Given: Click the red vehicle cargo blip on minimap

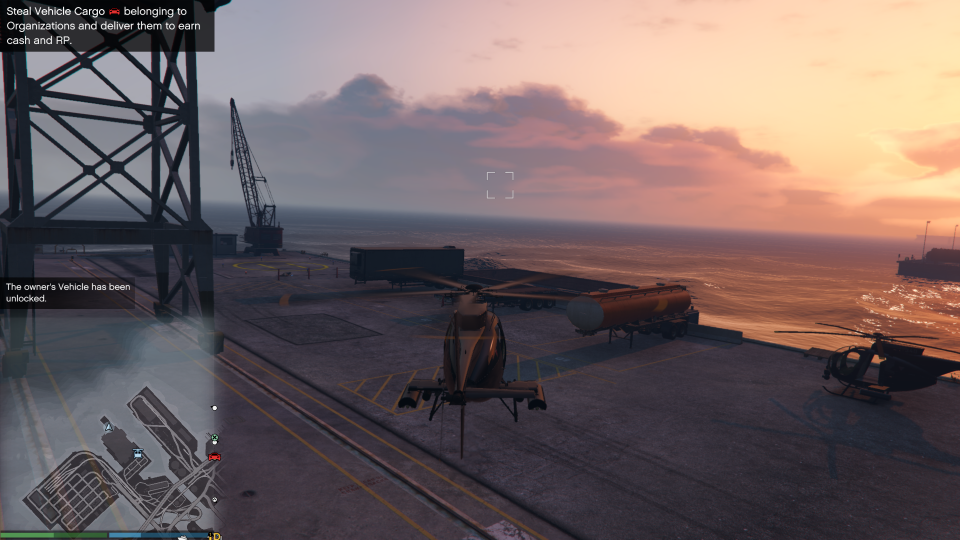Looking at the screenshot, I should point(214,457).
